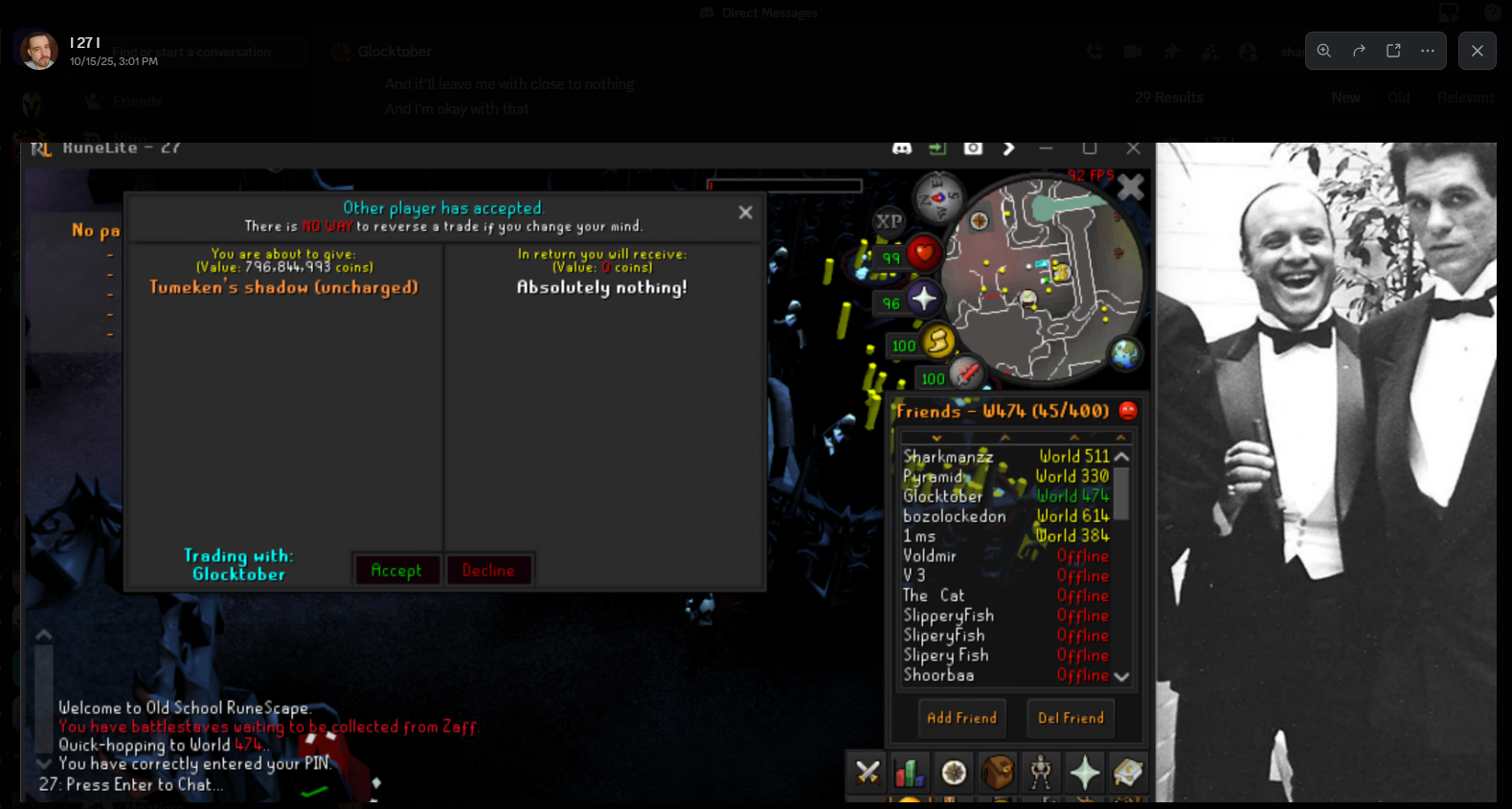Close the trade confirmation window
The height and width of the screenshot is (809, 1512).
tap(745, 213)
